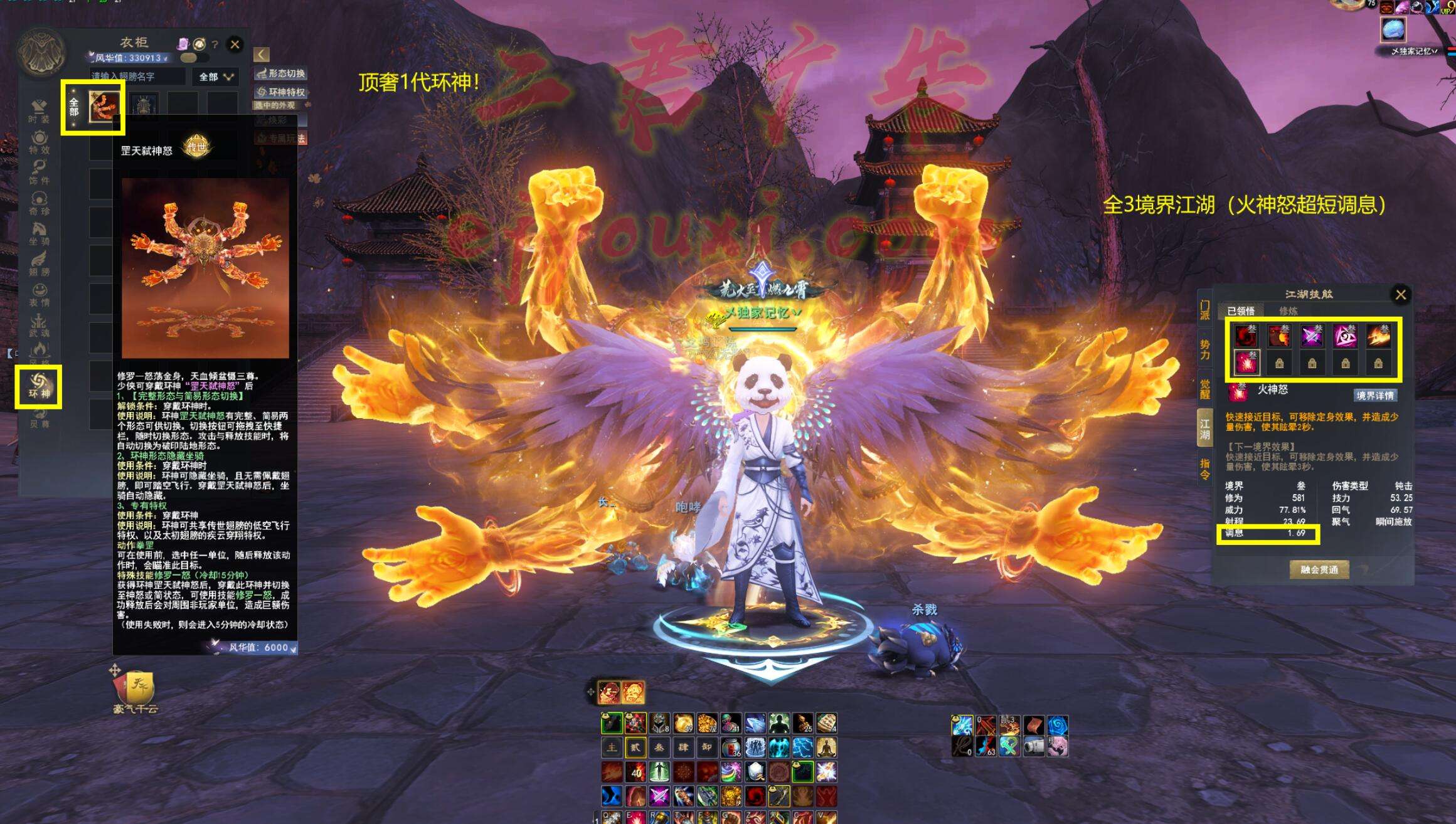The image size is (1456, 824).
Task: Select the 特效 effects category
Action: click(39, 142)
